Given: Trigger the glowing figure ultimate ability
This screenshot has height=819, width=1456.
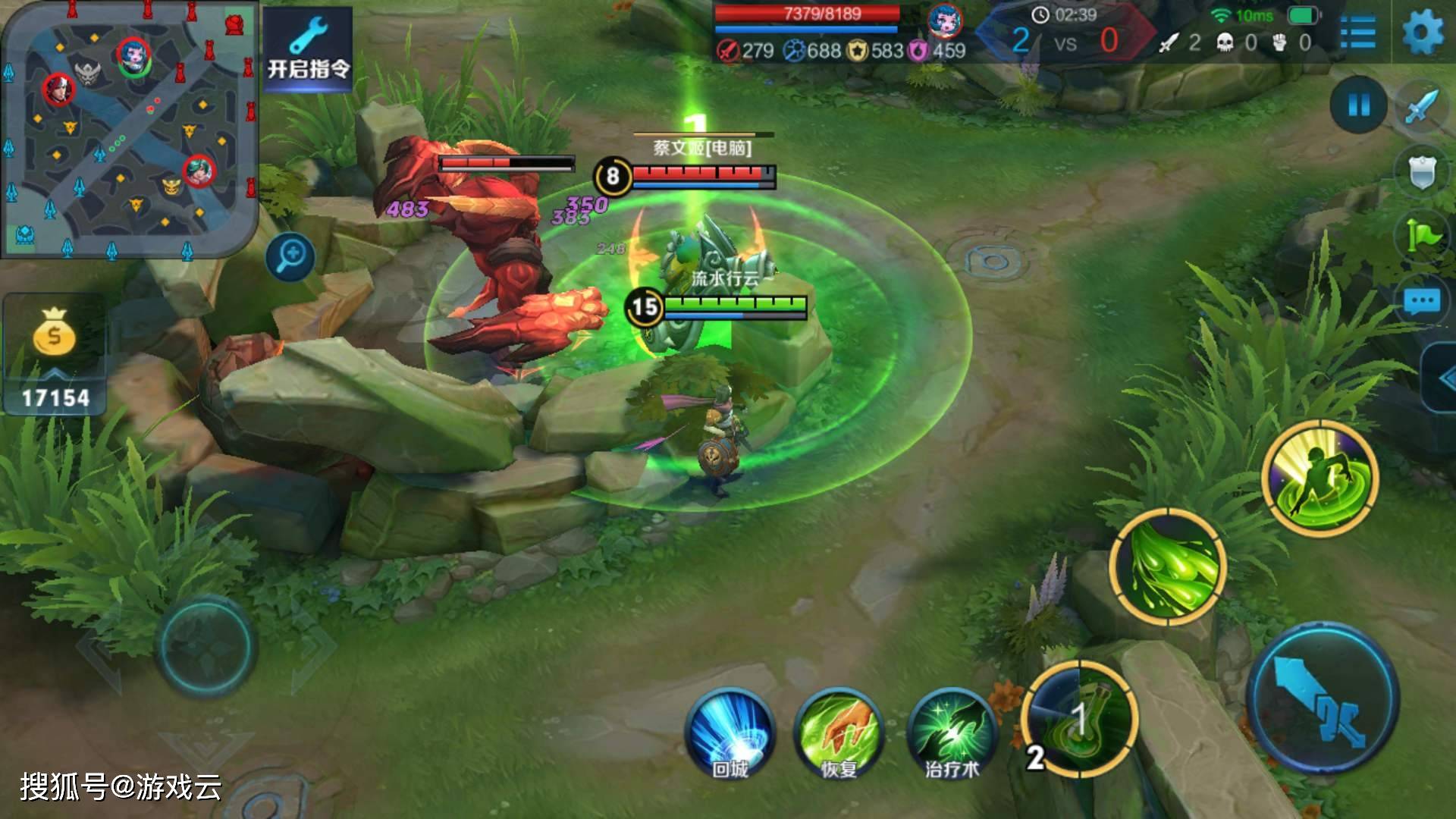Looking at the screenshot, I should 1320,478.
